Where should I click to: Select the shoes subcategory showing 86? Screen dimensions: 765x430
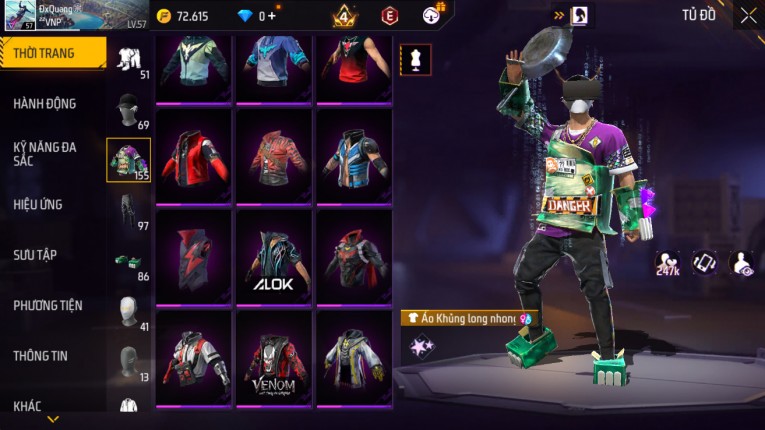129,262
